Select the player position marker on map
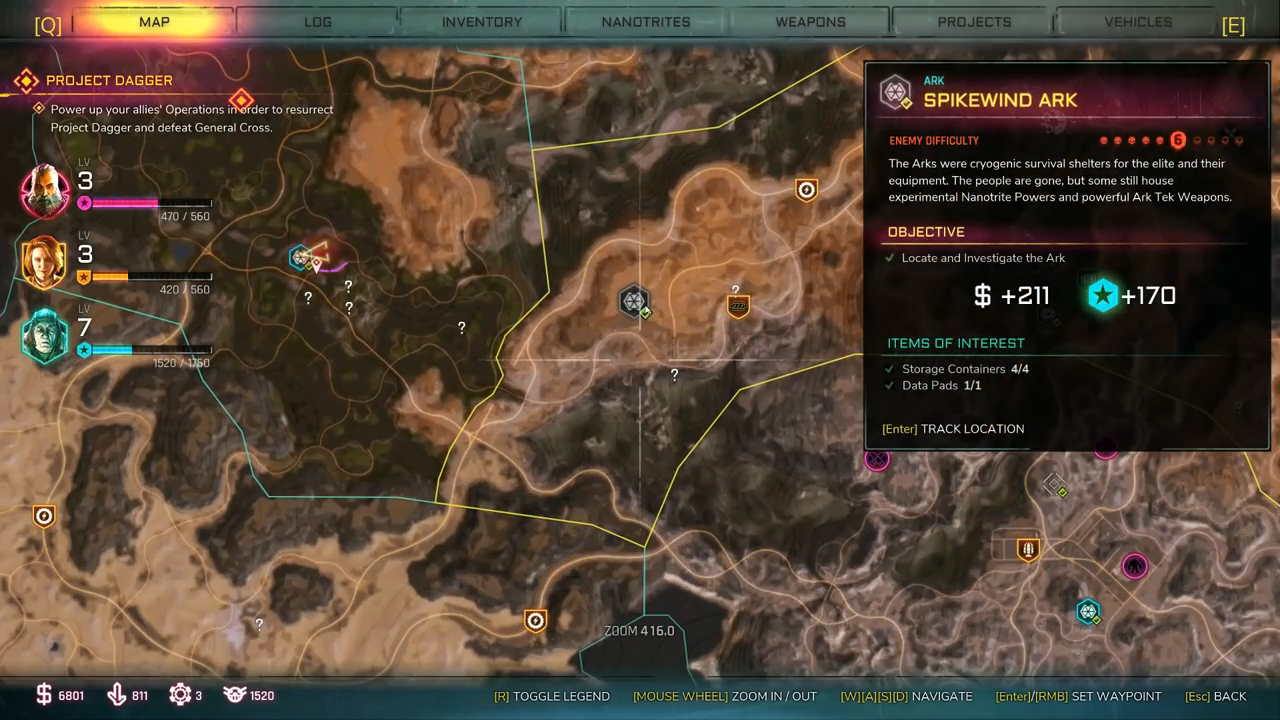 click(320, 255)
